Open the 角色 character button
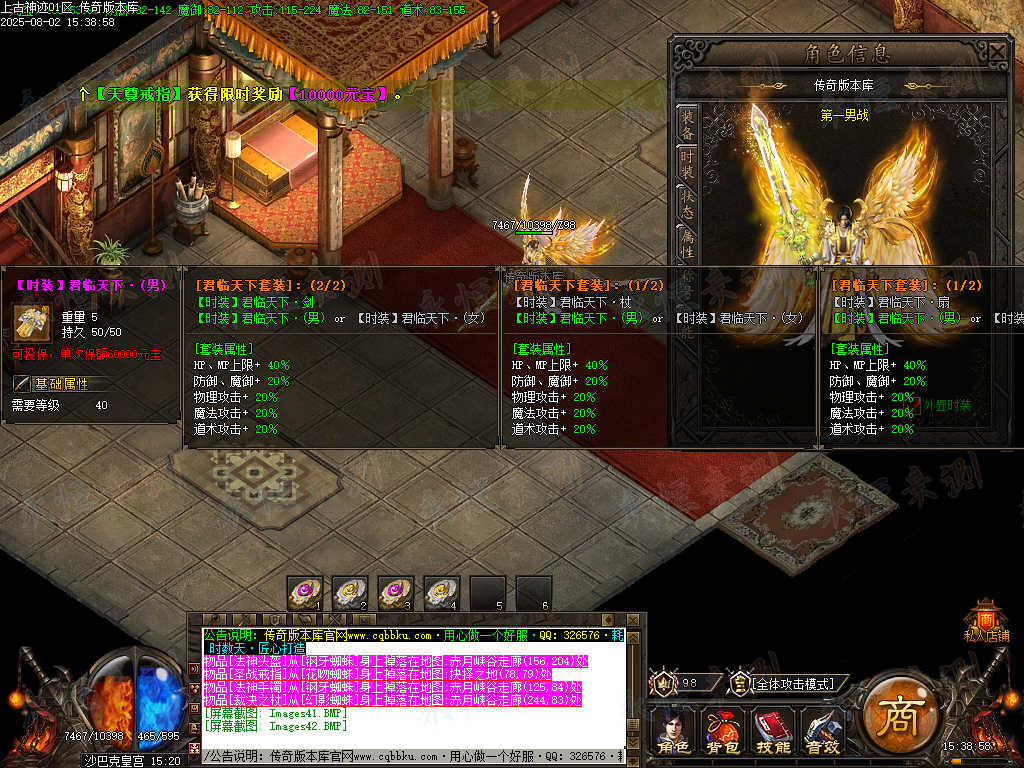This screenshot has height=768, width=1024. tap(673, 731)
